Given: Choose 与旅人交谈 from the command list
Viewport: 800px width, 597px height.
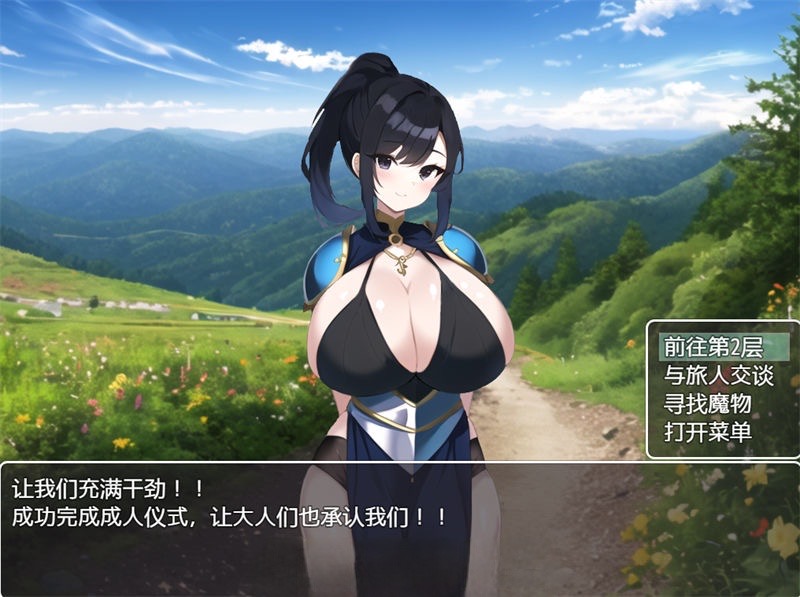Looking at the screenshot, I should (x=718, y=375).
